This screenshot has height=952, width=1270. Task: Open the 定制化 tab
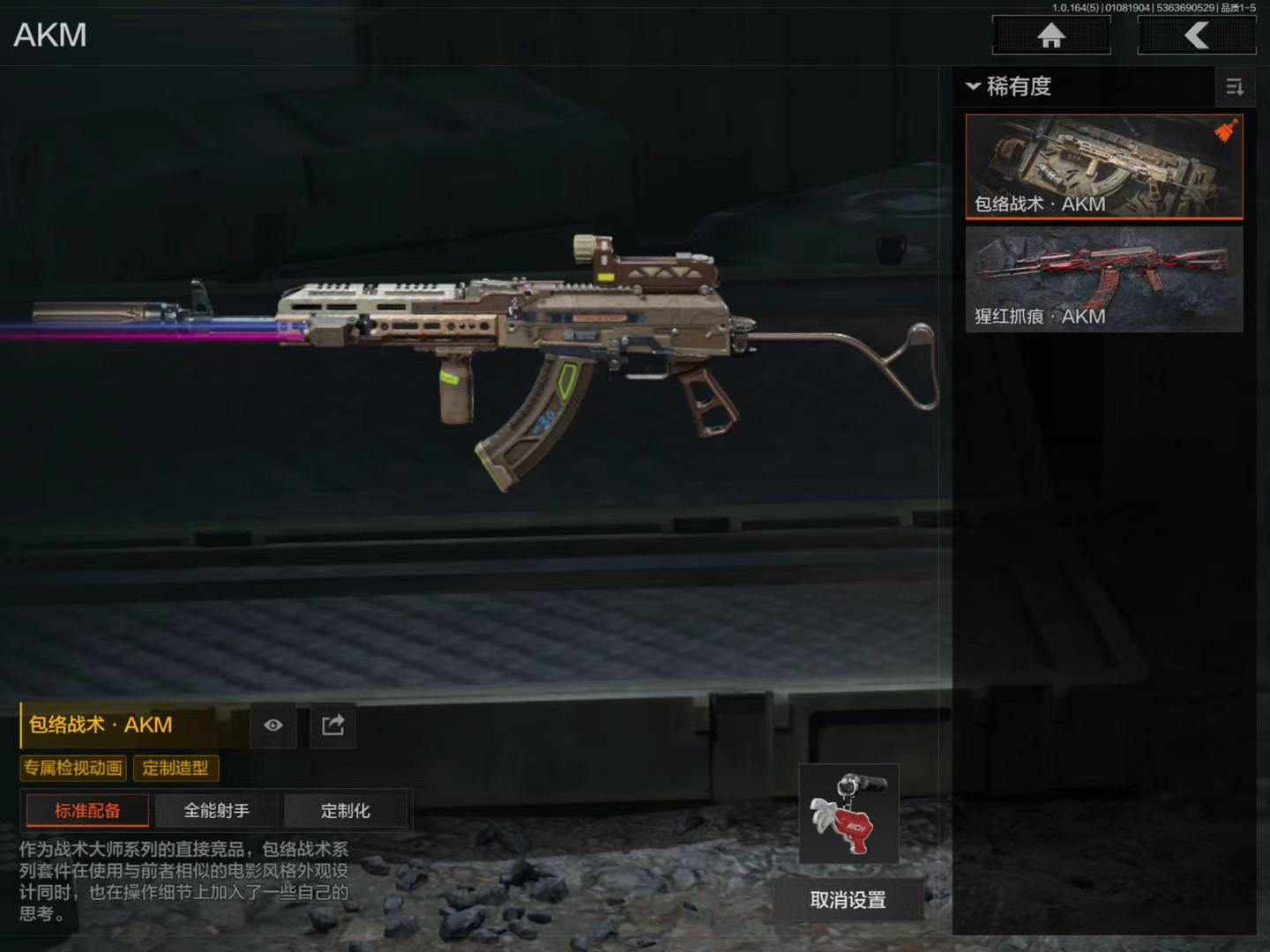(x=345, y=810)
